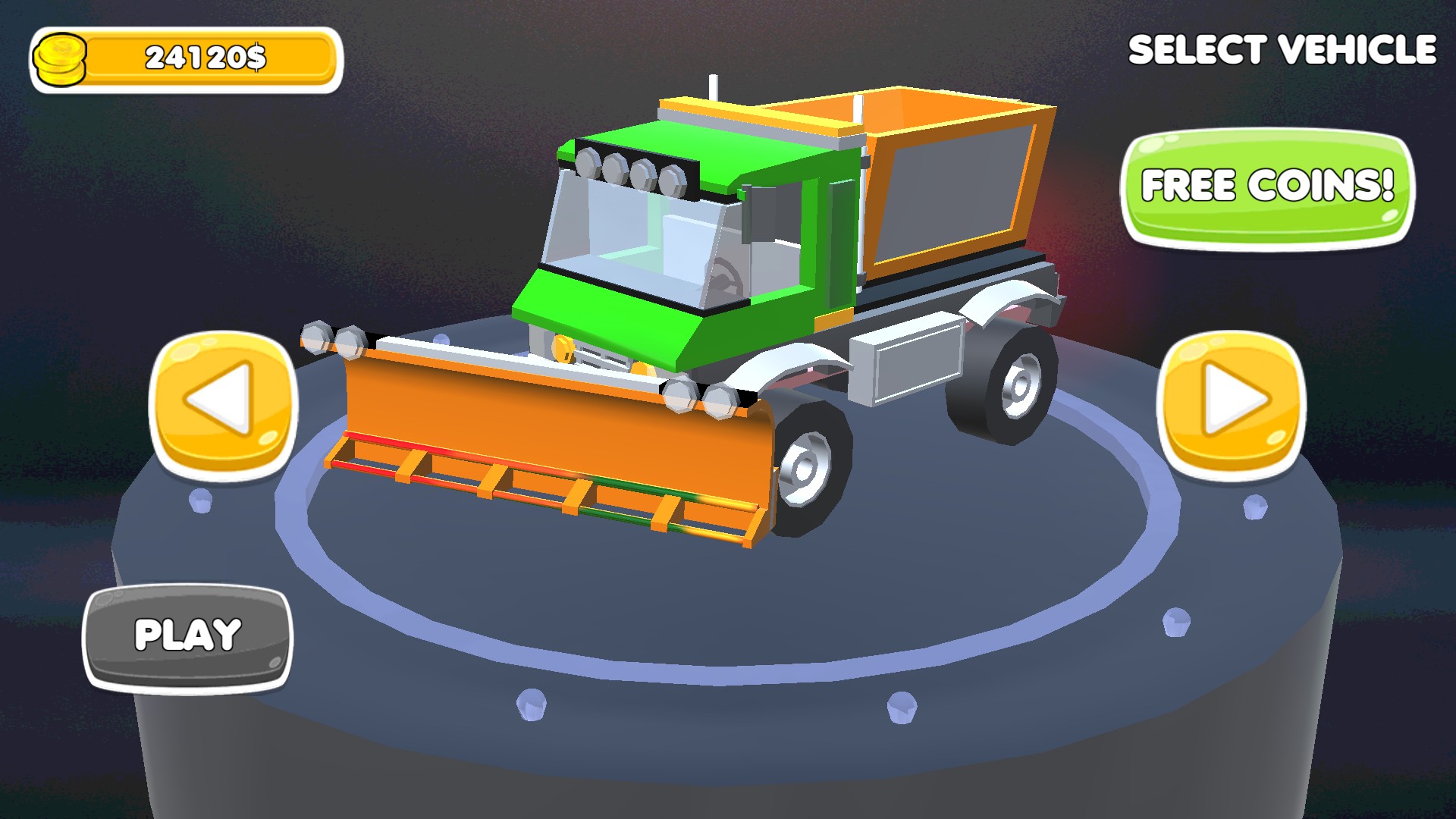
Task: Switch to the next vehicle with right arrow
Action: point(1232,400)
